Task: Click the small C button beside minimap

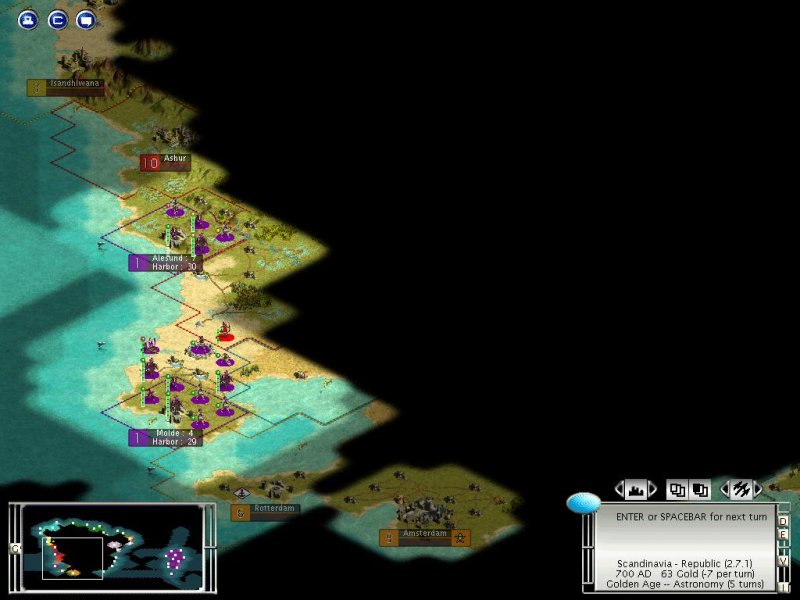Action: pos(14,548)
